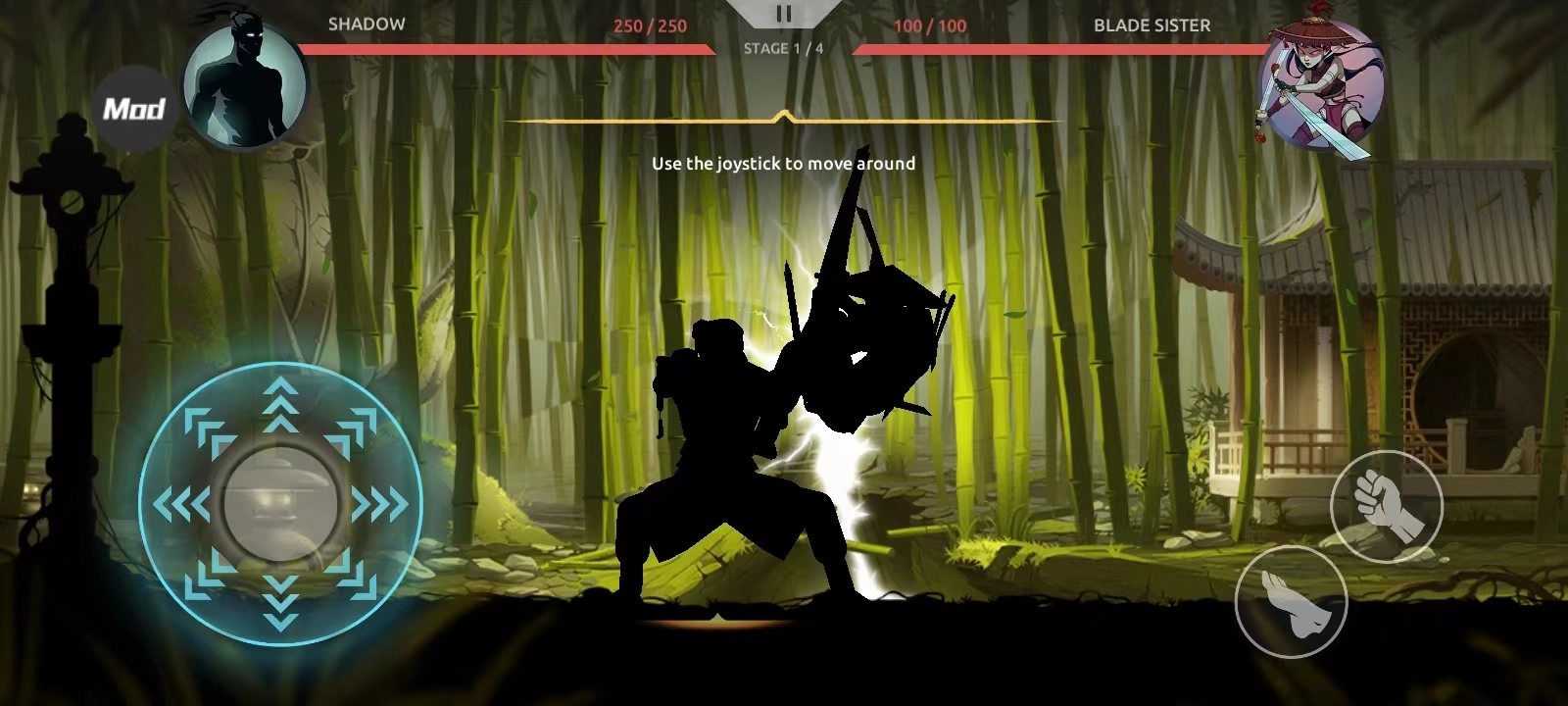The height and width of the screenshot is (706, 1568).
Task: Tap the joystick's left arrow
Action: click(182, 505)
